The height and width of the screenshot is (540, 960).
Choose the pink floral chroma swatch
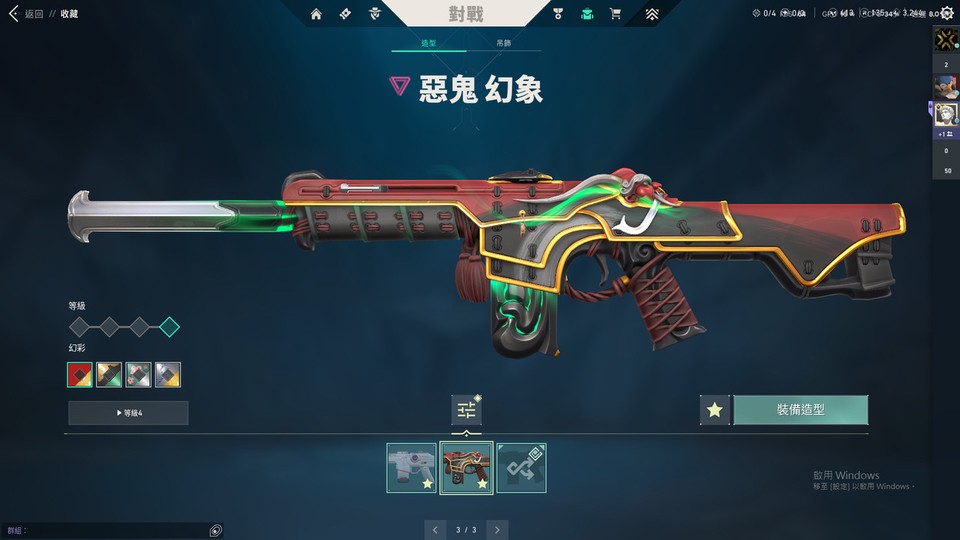click(139, 375)
